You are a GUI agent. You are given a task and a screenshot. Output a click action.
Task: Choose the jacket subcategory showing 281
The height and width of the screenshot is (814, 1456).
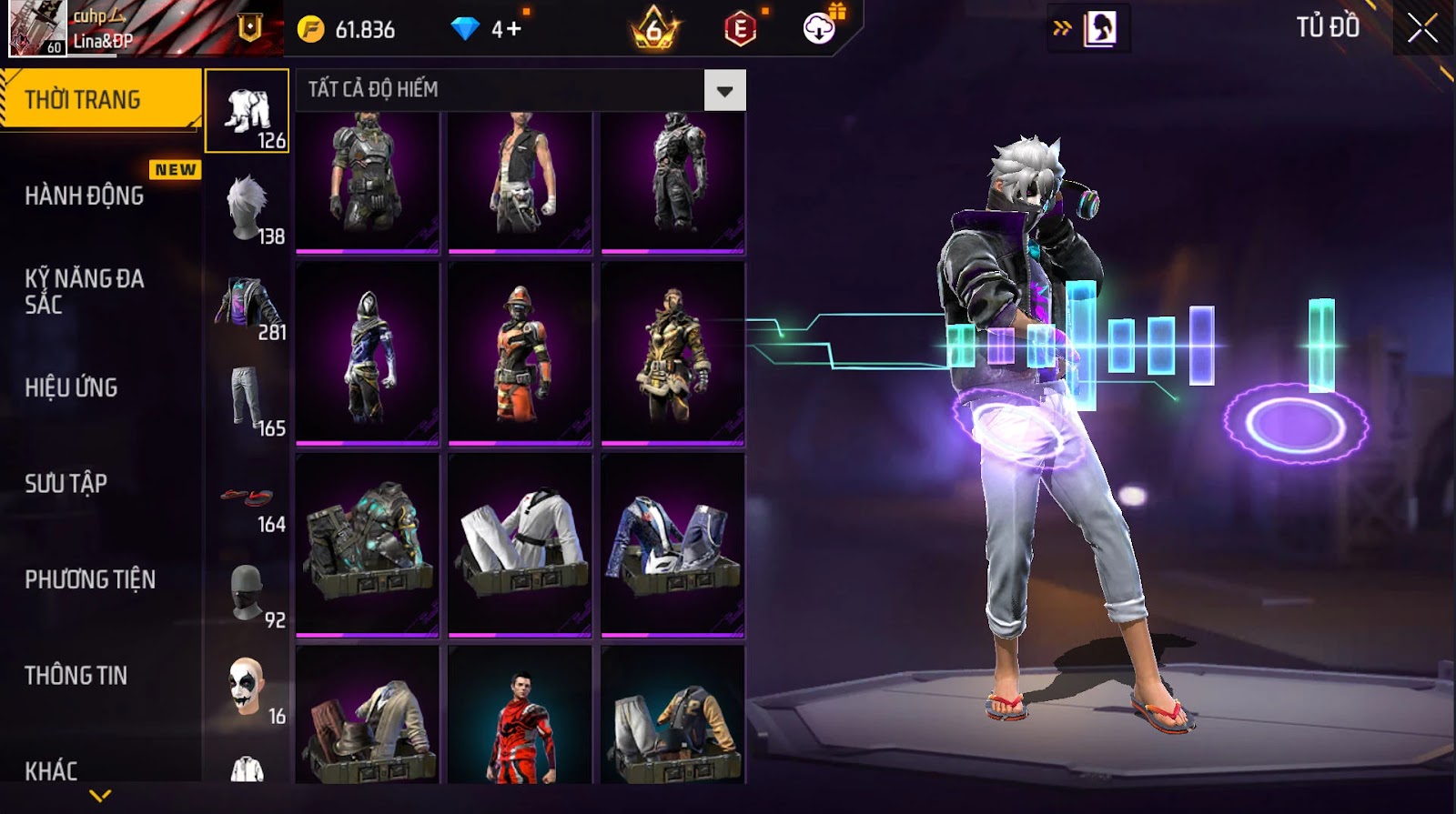click(x=248, y=307)
